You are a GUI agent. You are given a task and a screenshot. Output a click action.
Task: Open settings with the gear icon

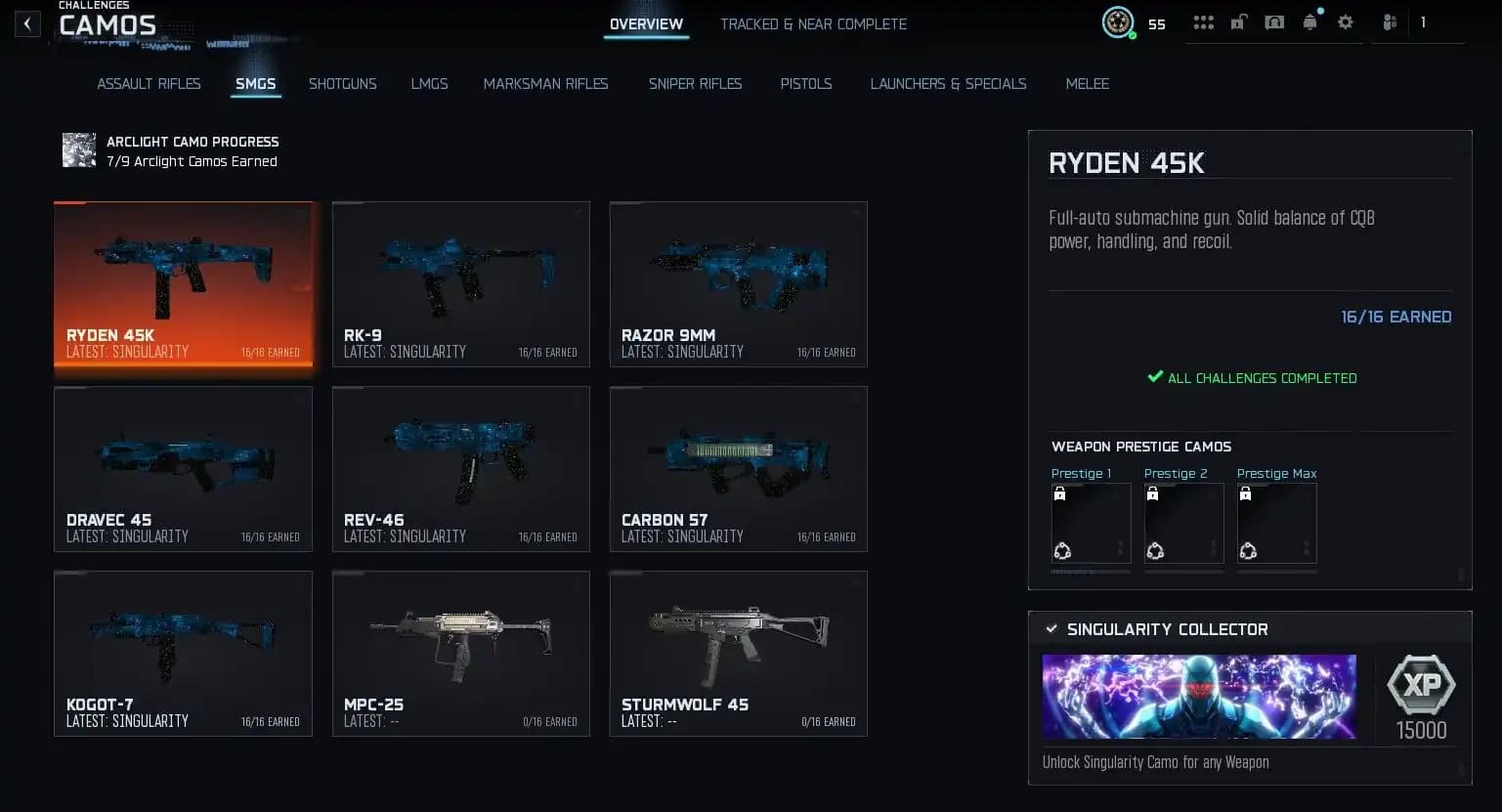pos(1346,22)
